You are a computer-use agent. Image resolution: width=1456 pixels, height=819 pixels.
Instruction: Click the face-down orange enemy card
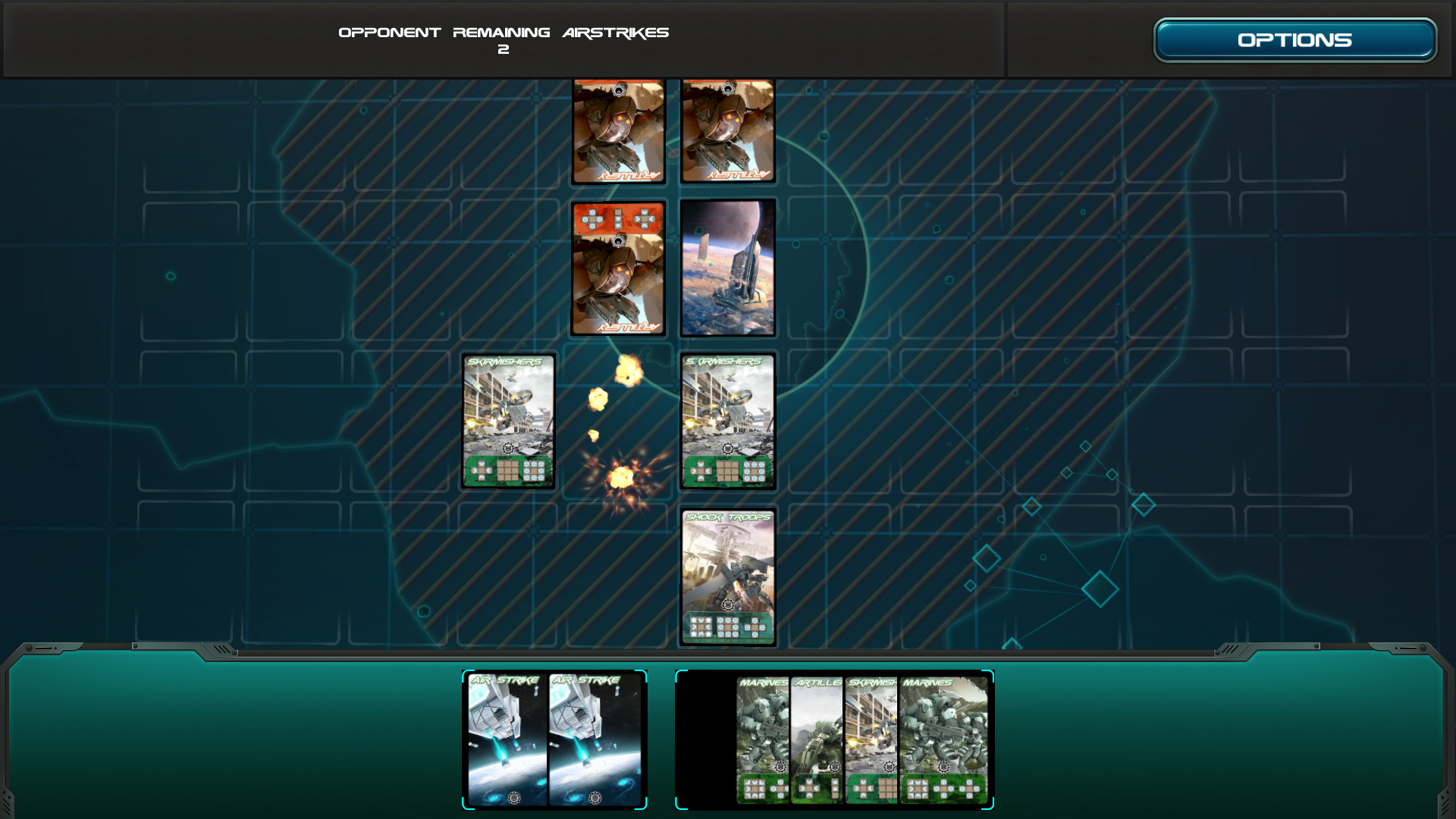pos(618,267)
